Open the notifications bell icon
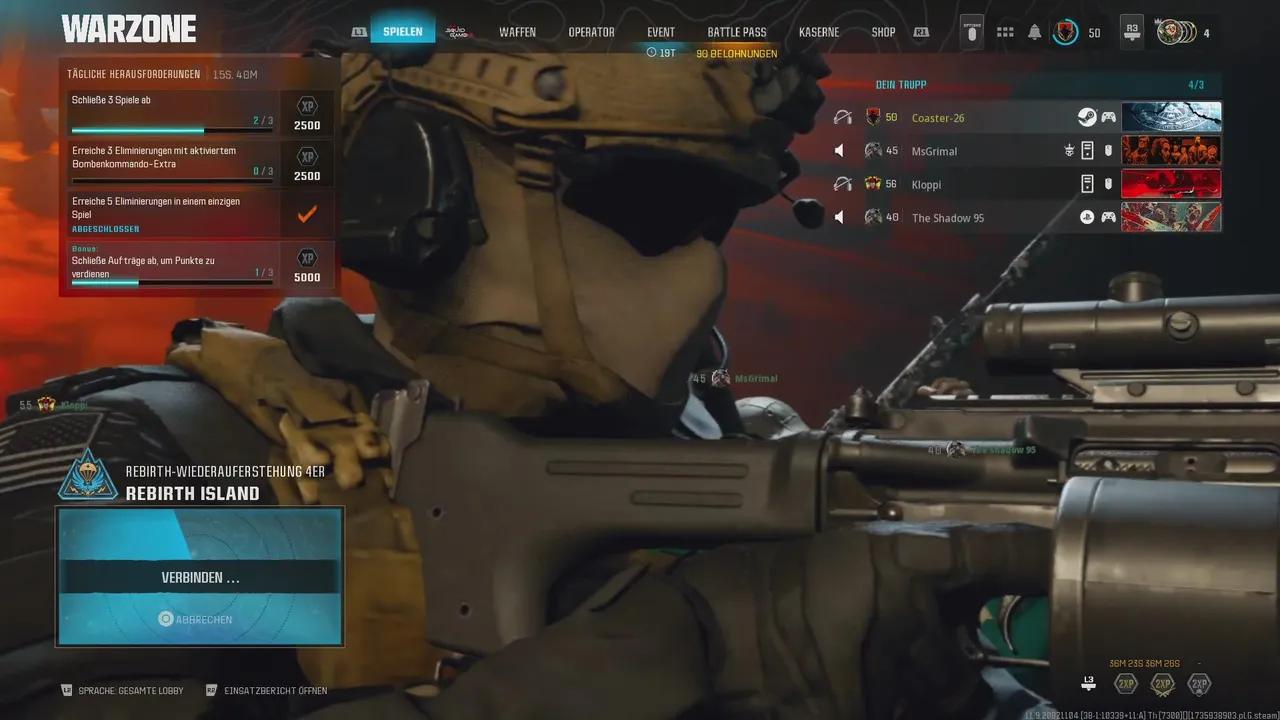1280x720 pixels. coord(1032,31)
